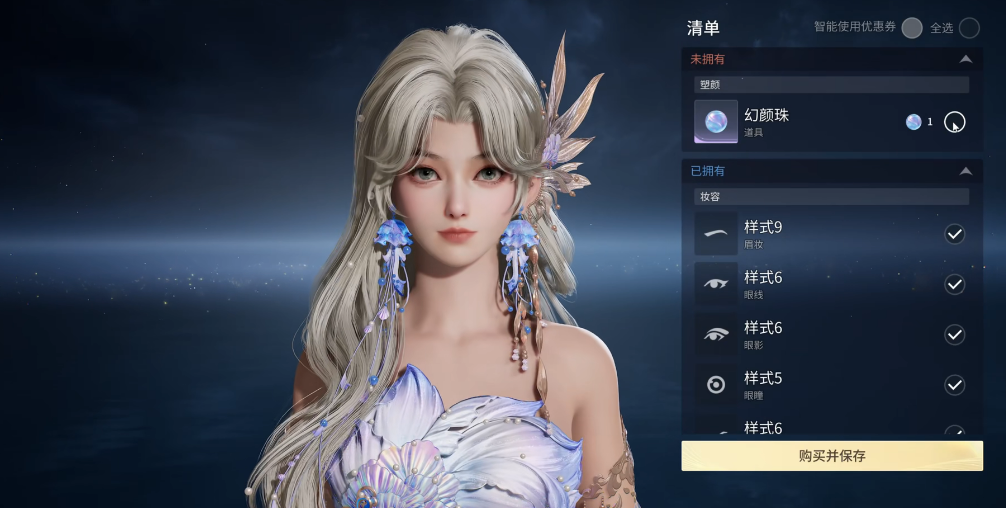The image size is (1006, 508).
Task: Collapse the 已拥有 section
Action: (x=964, y=171)
